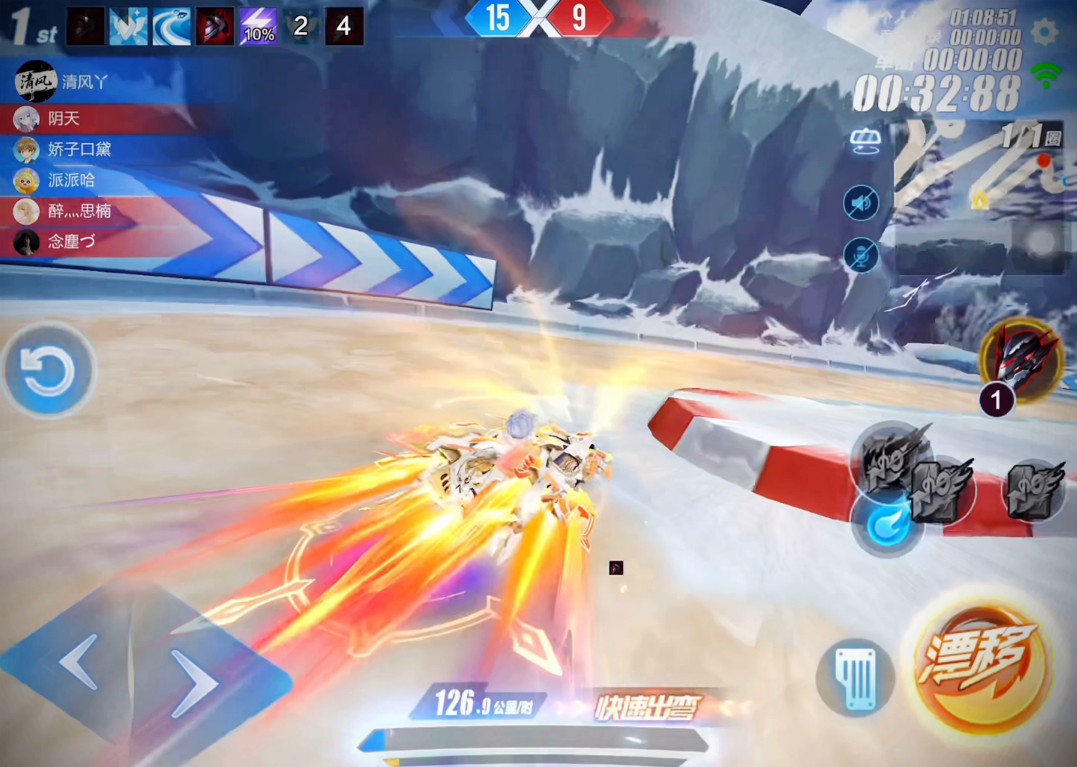Trigger the blue flame boost button
Screen dimensions: 1077x767
(x=886, y=522)
